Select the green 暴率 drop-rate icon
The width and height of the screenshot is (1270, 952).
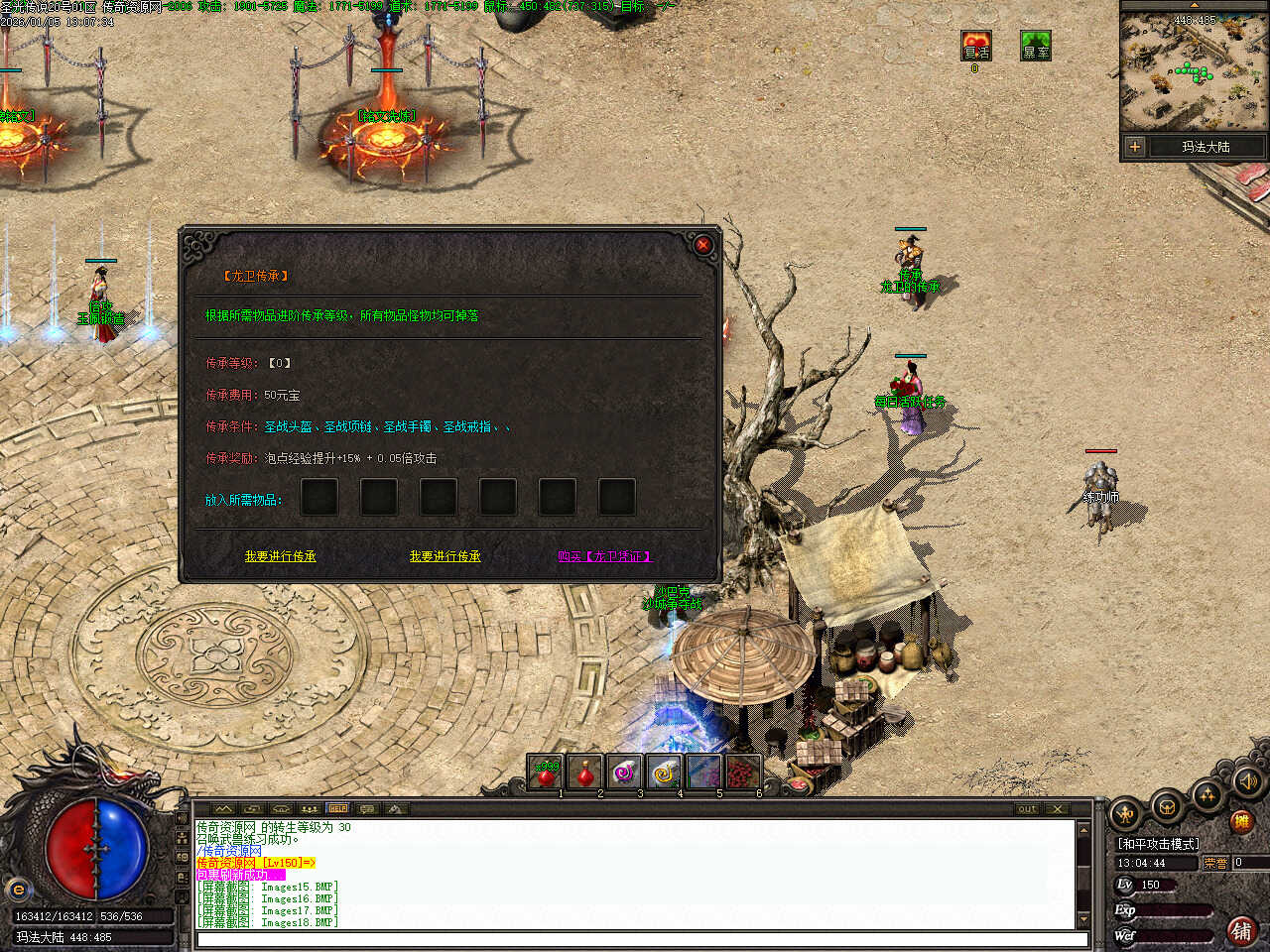pos(1036,46)
